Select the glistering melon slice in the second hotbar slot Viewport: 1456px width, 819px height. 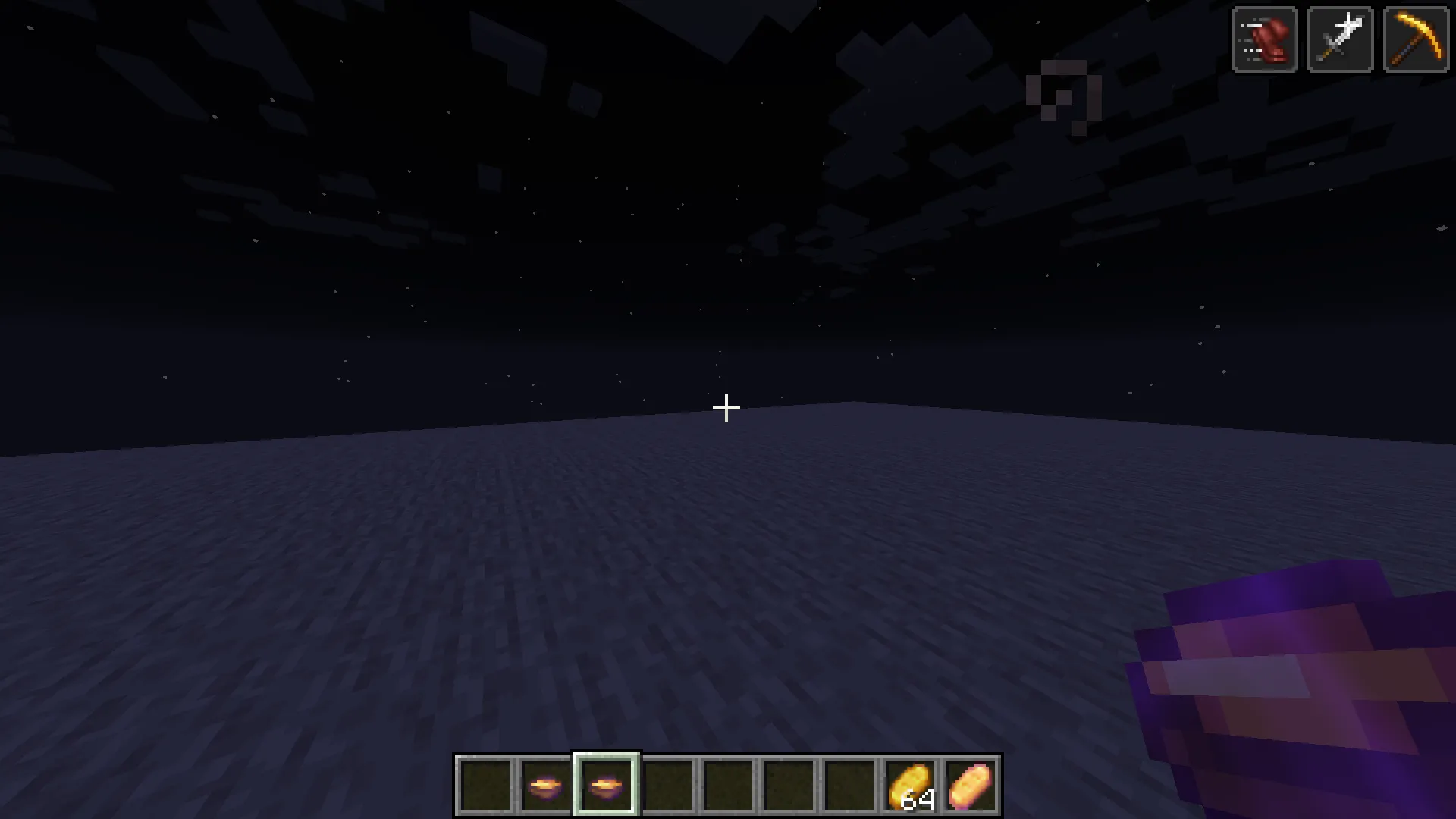[x=545, y=784]
